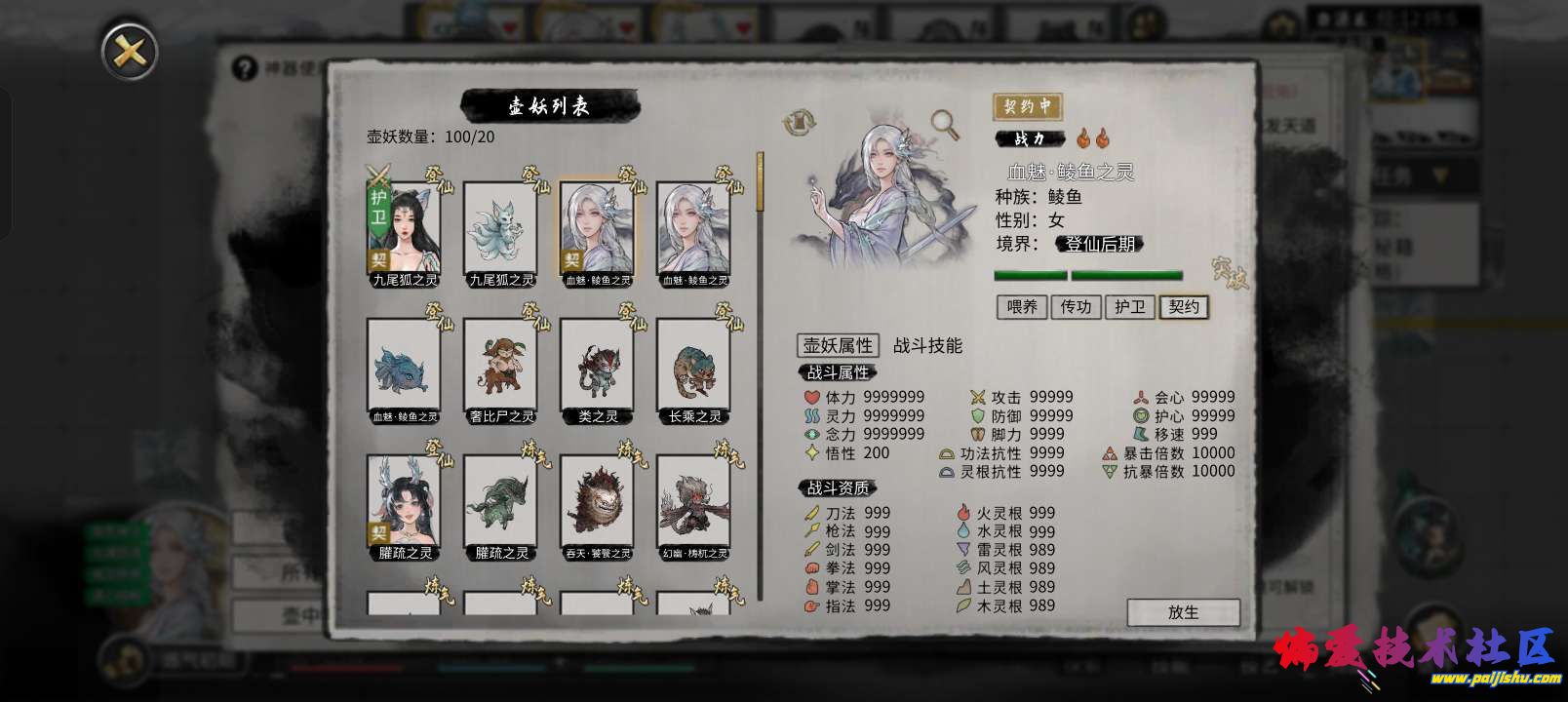Switch to the 壶妖属性 tab
The height and width of the screenshot is (702, 1568).
tap(837, 345)
